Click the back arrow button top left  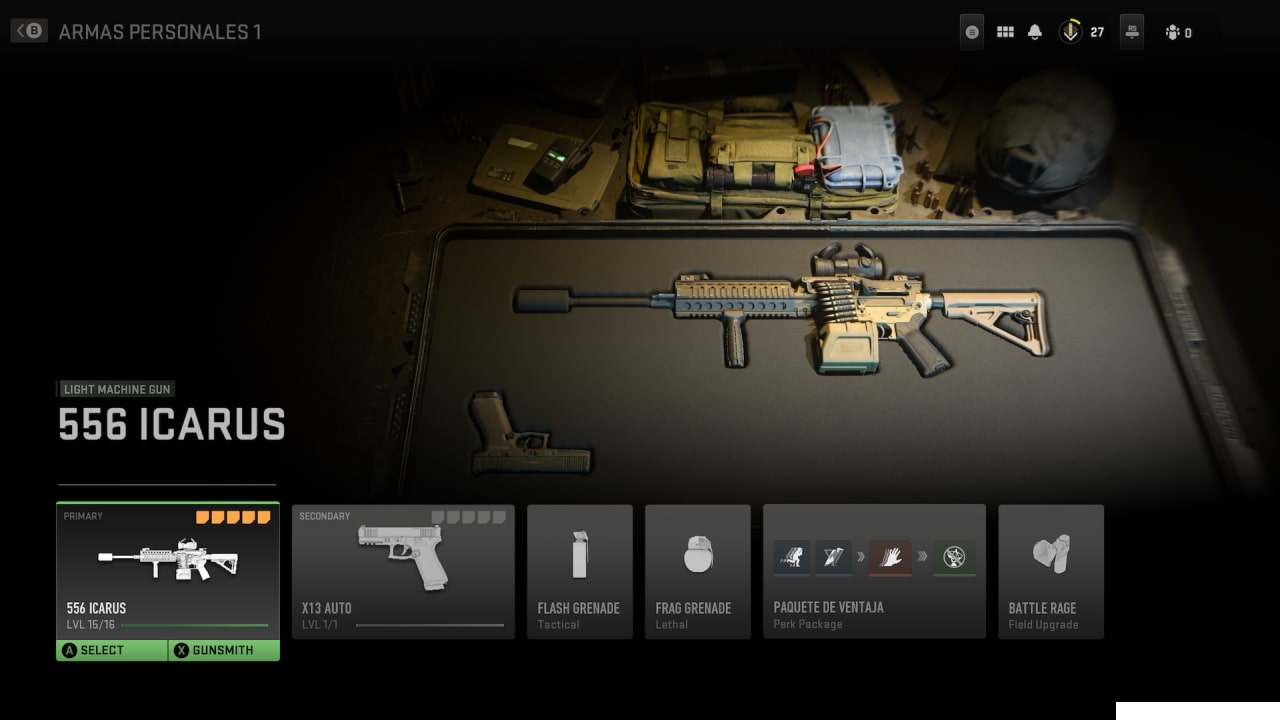28,30
